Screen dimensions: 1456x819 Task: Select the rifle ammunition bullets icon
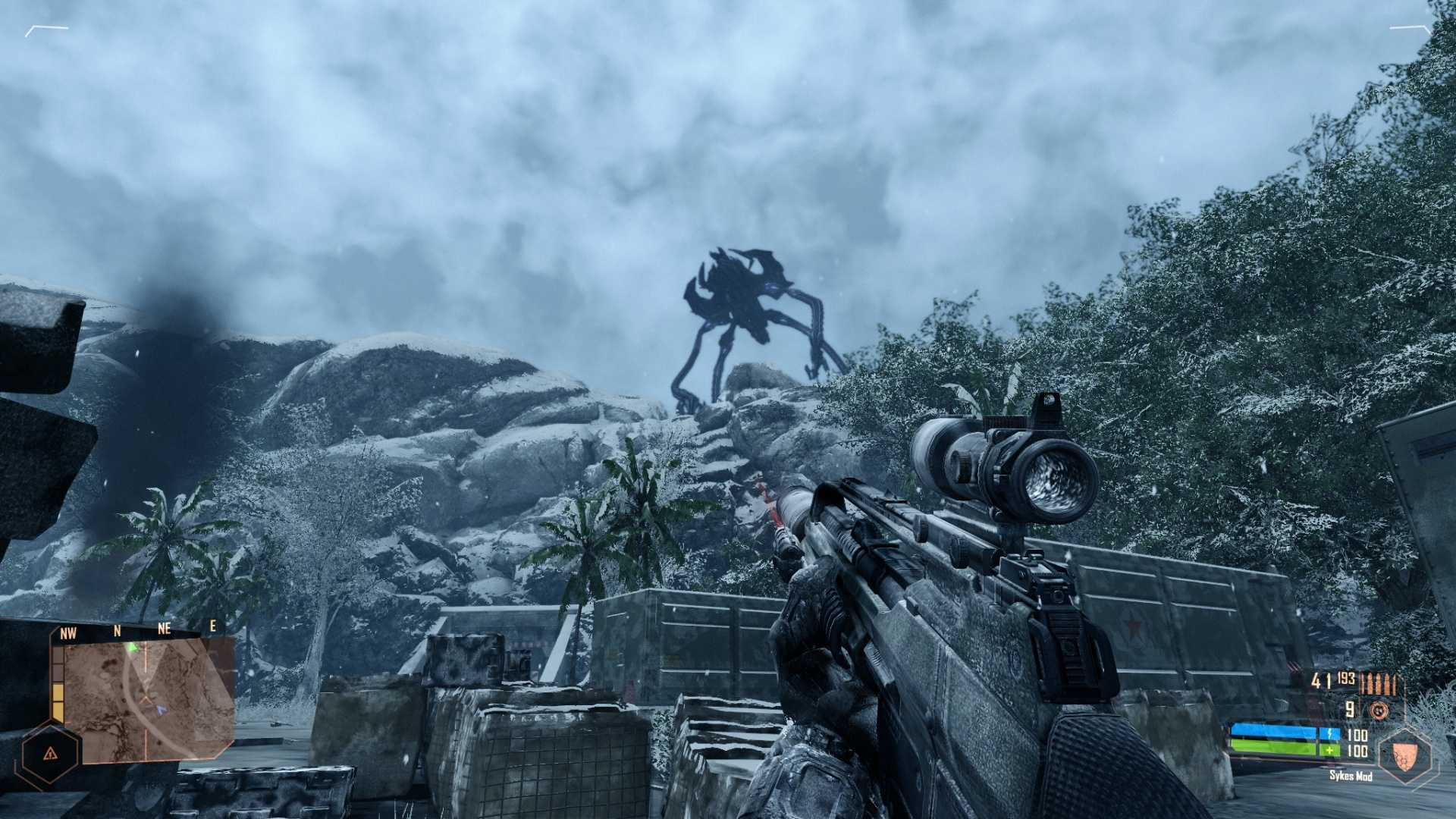click(1378, 682)
